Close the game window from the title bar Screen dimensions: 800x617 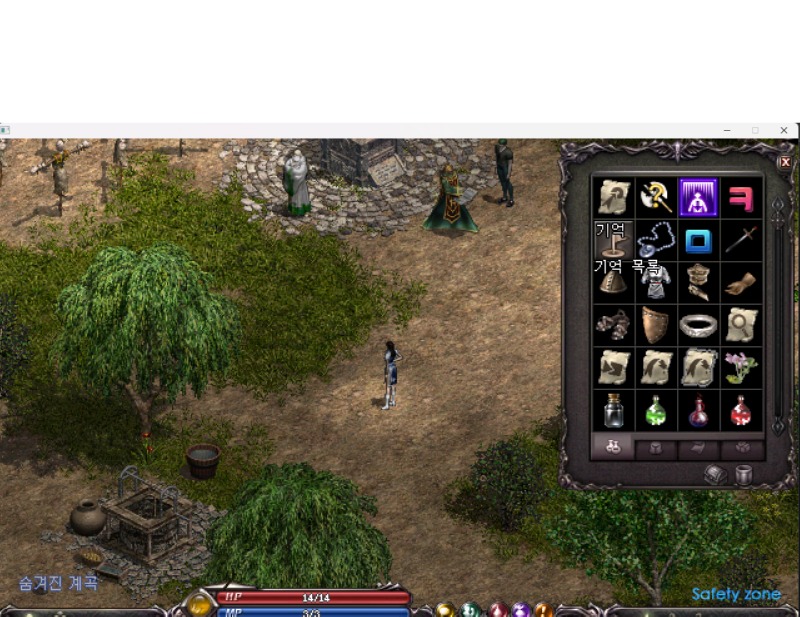coord(784,130)
